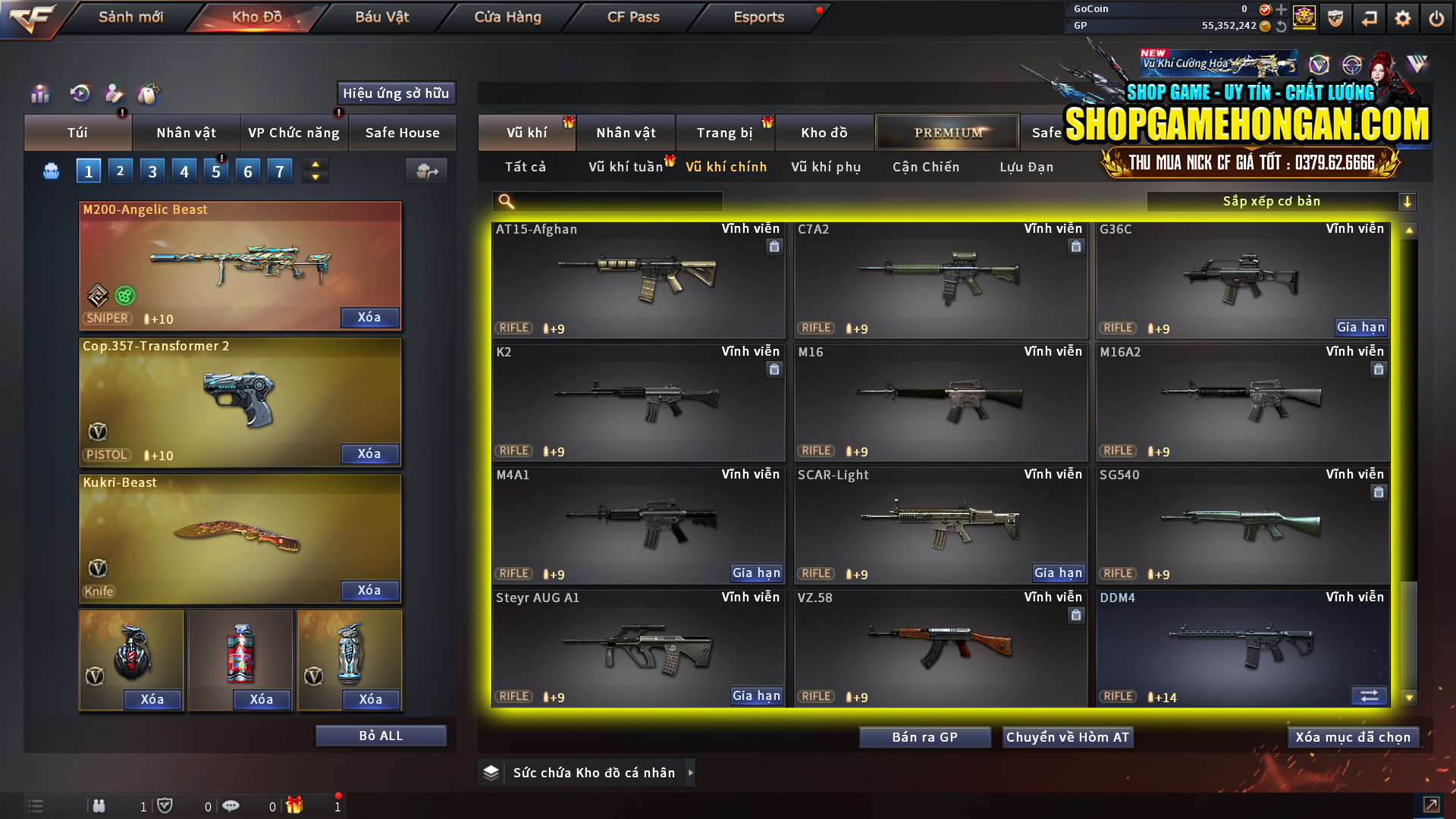Open the name tag icon beside character enhancement
Viewport: 1456px width, 819px height.
149,95
